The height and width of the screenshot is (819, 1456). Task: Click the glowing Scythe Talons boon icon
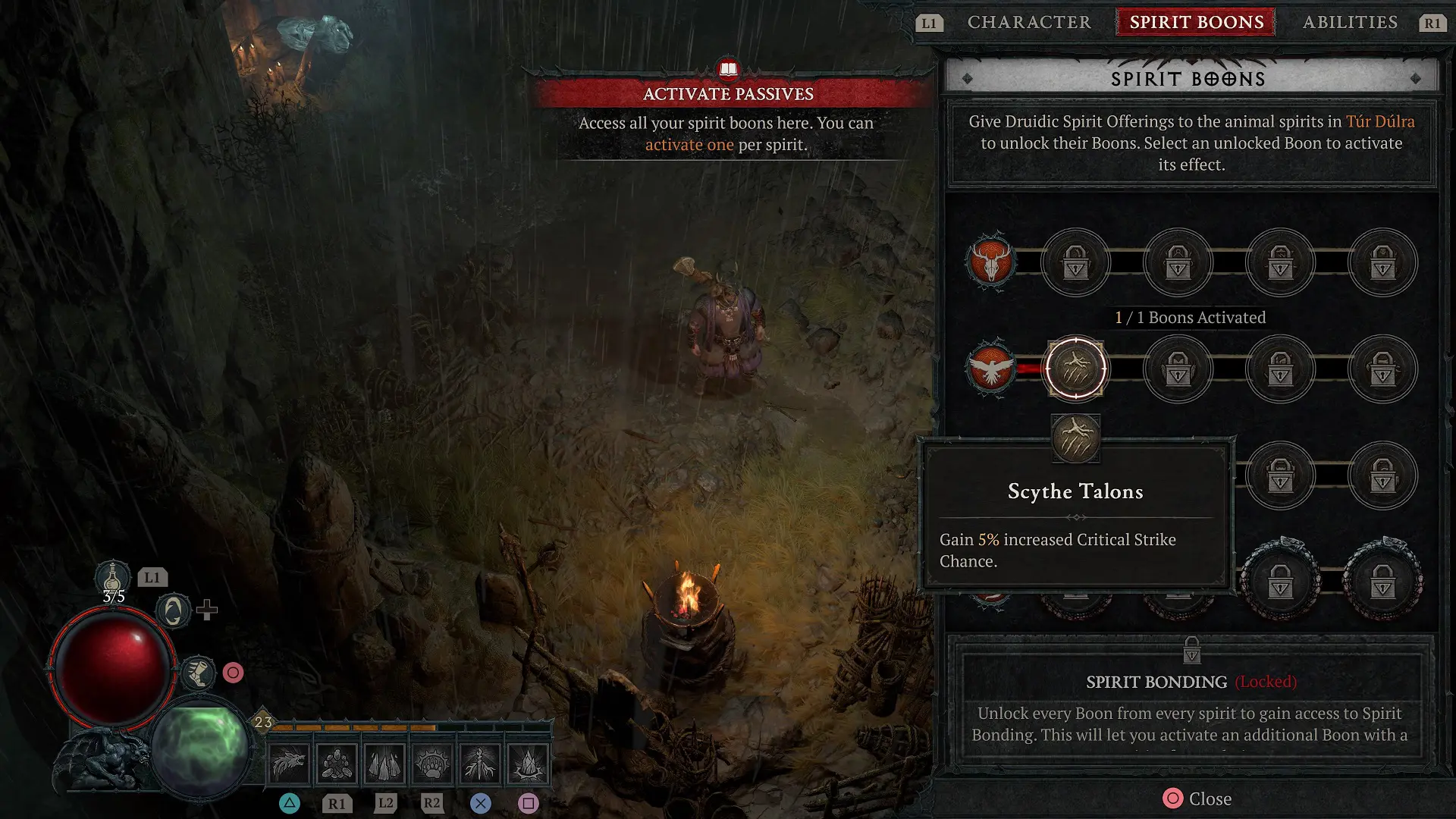tap(1075, 369)
